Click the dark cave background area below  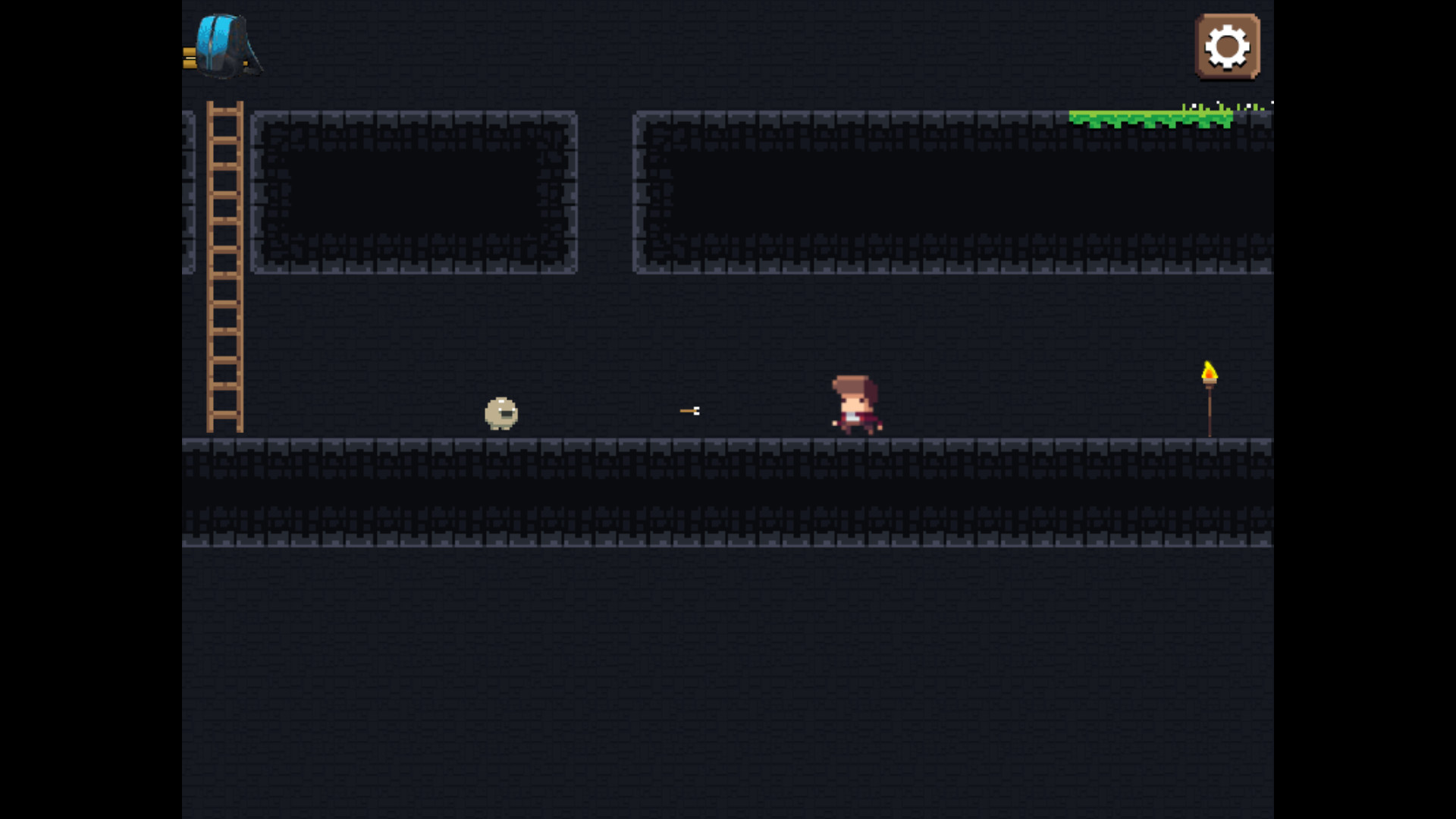pyautogui.click(x=728, y=682)
